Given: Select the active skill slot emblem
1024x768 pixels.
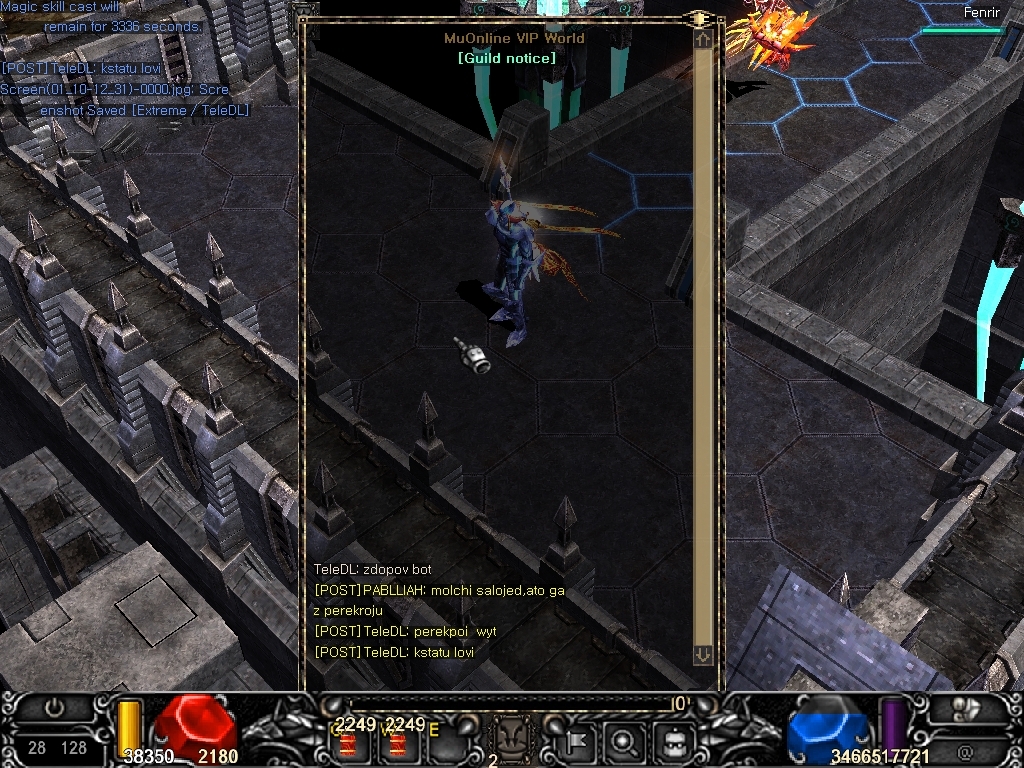Looking at the screenshot, I should tap(510, 740).
